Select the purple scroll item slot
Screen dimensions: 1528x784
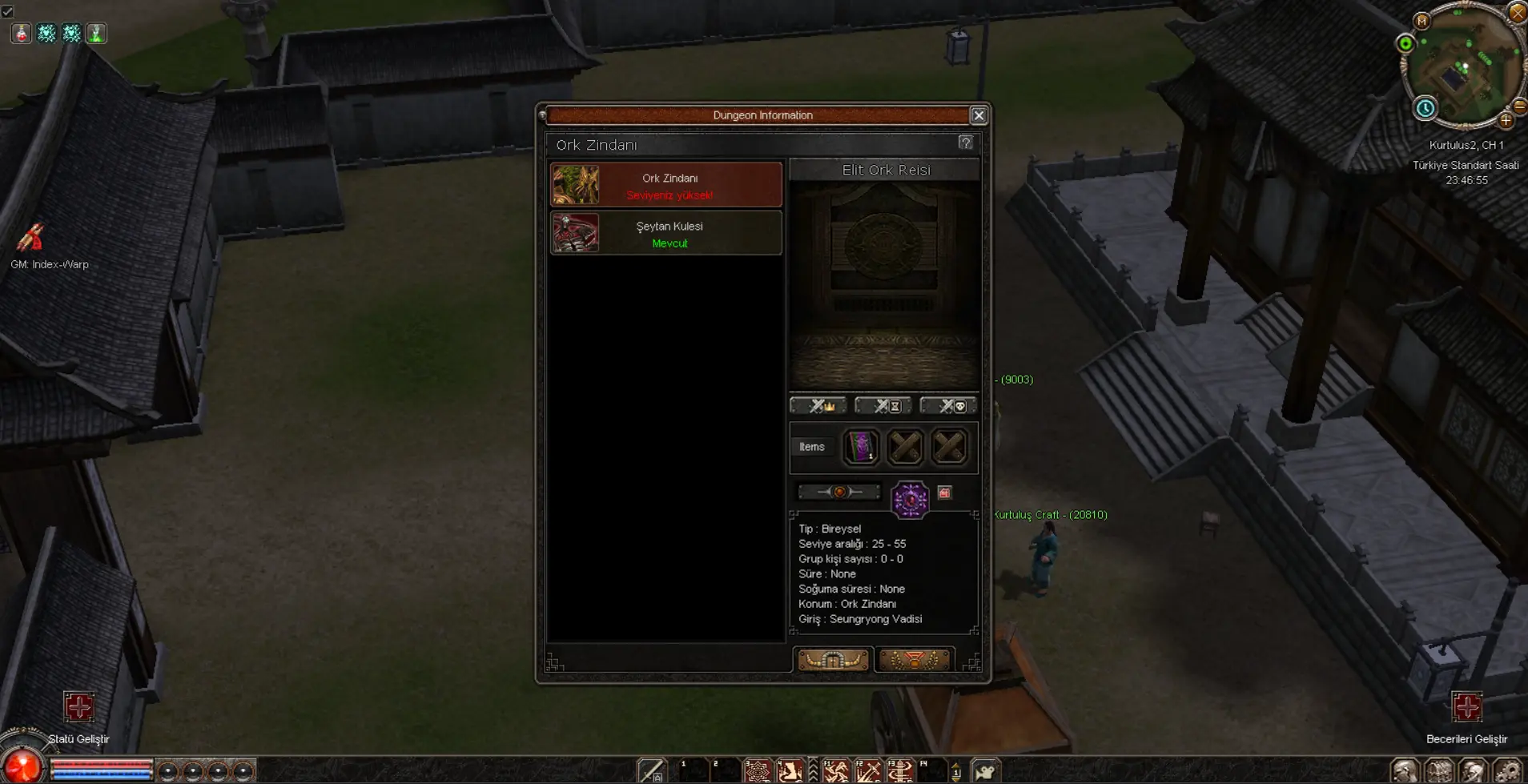point(861,447)
